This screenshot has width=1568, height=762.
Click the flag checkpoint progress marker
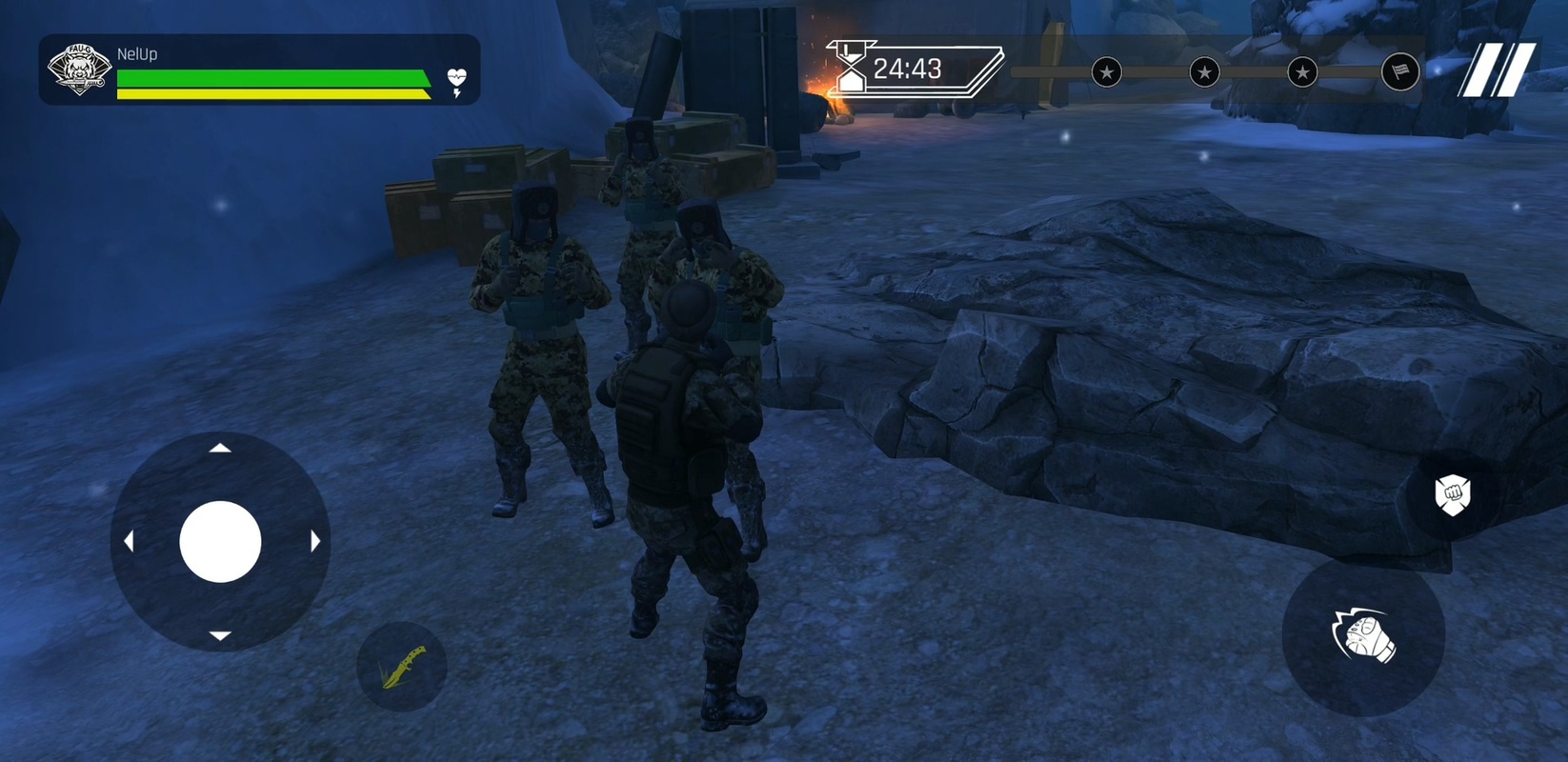[x=1399, y=71]
